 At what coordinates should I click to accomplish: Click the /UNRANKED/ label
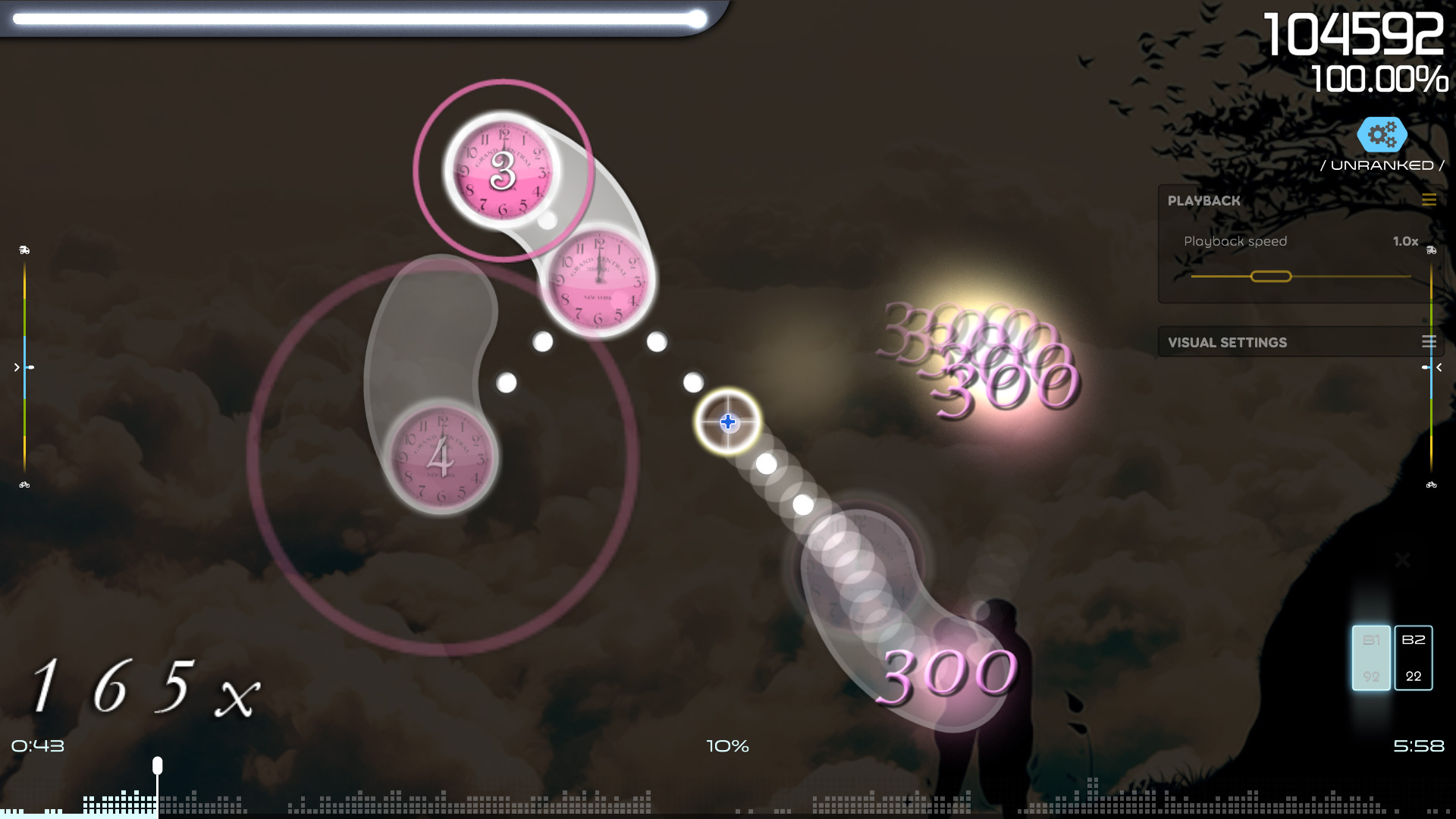1383,165
